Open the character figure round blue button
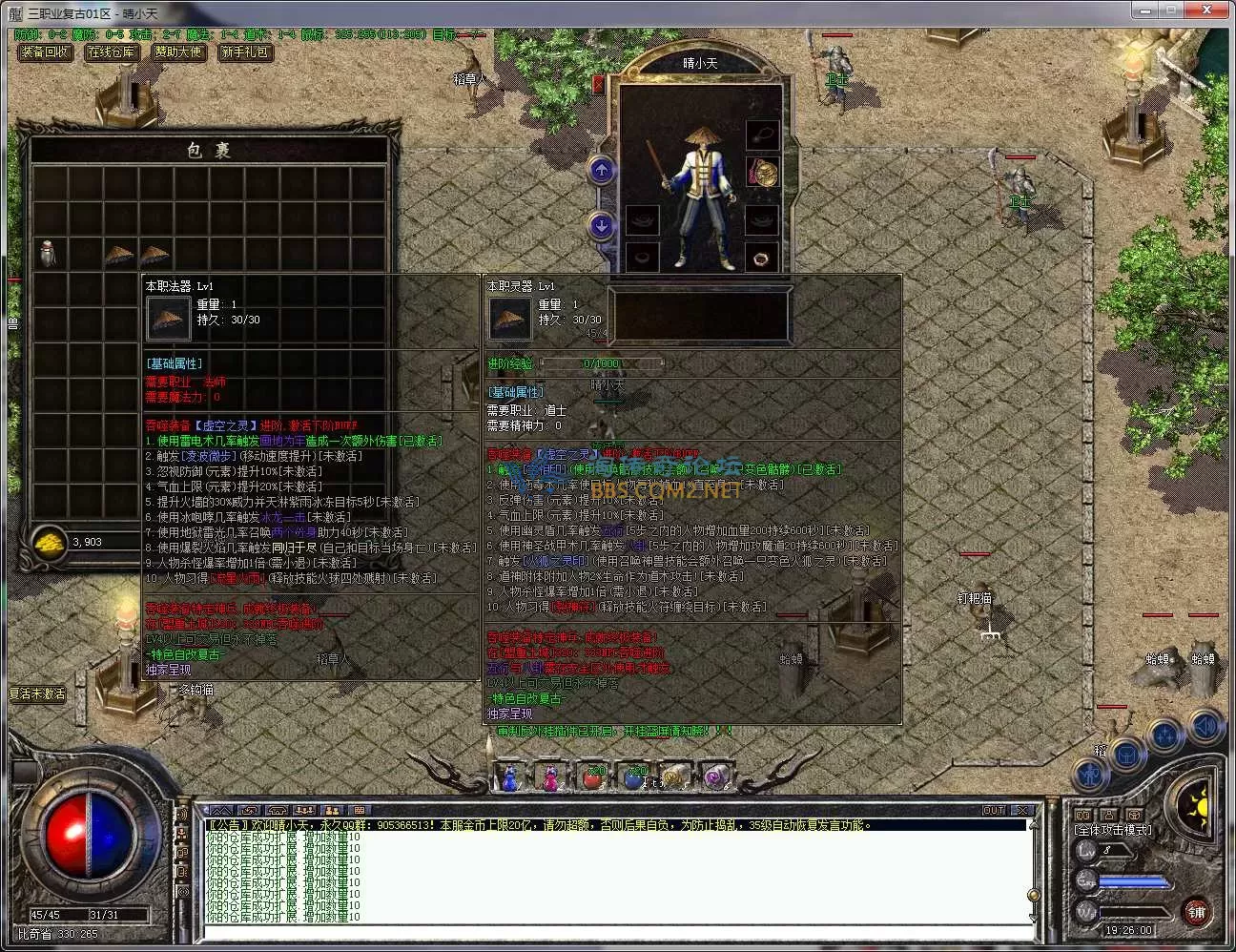 (1089, 774)
